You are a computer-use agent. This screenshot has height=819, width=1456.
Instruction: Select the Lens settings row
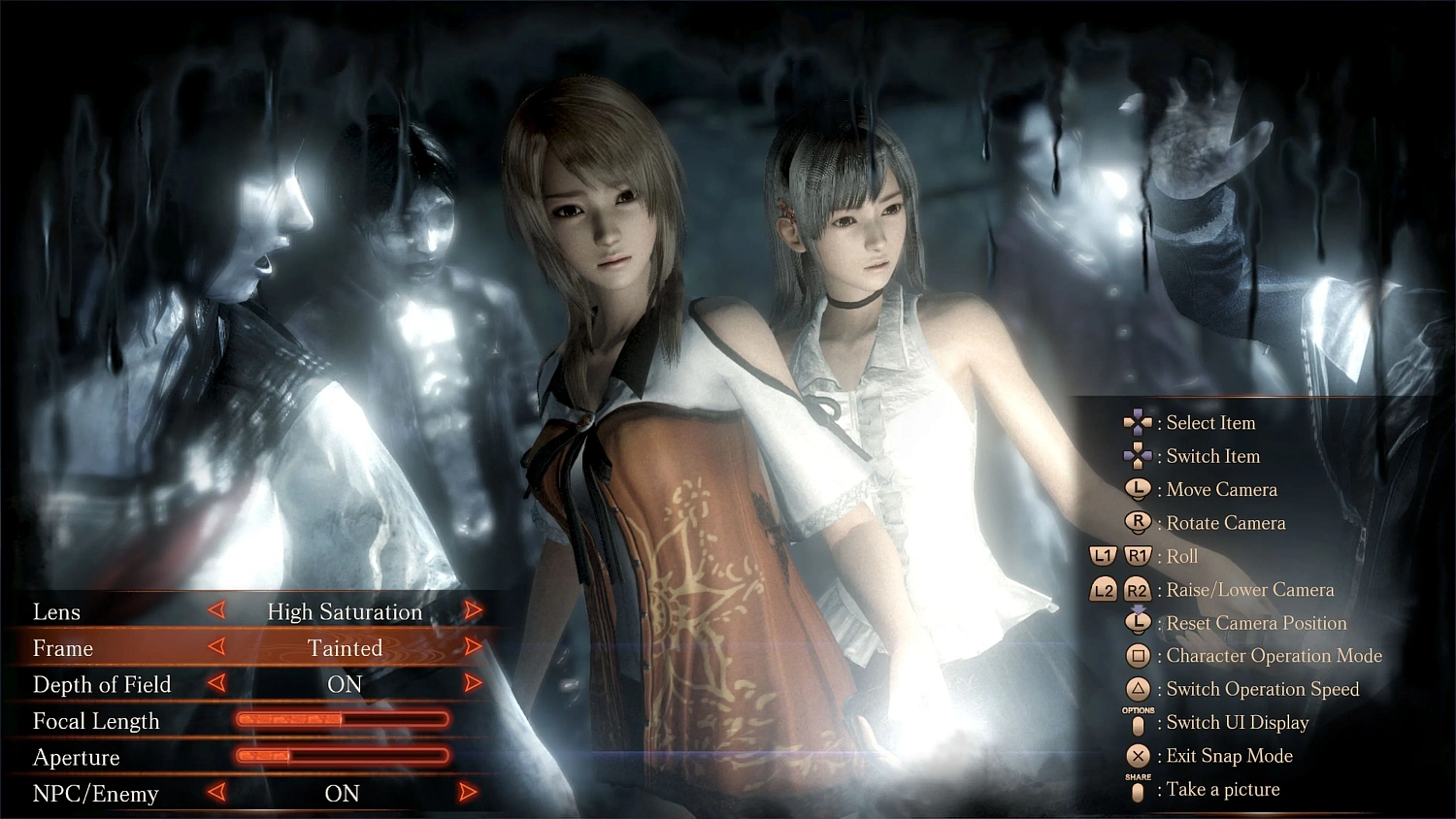(x=56, y=612)
